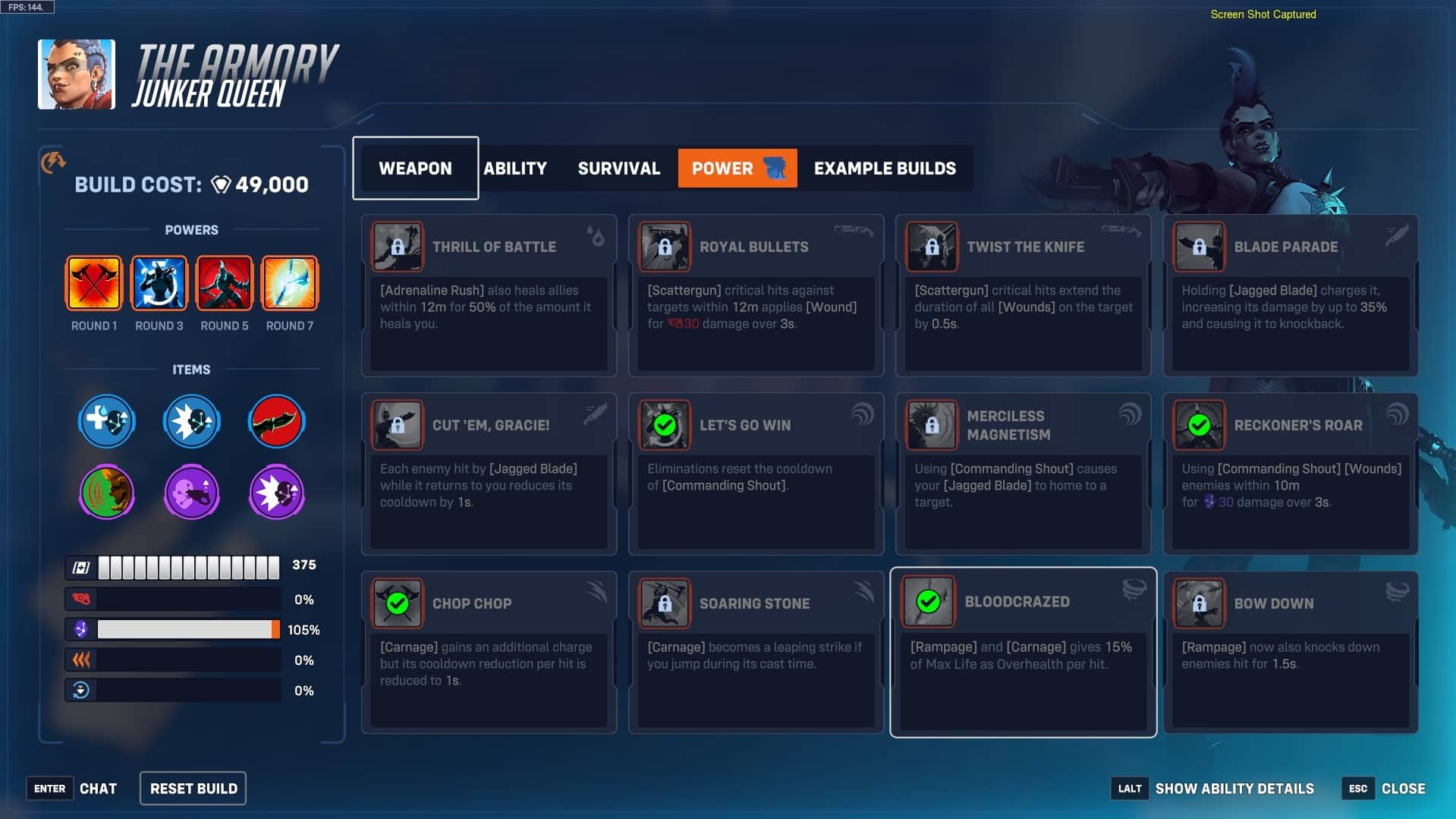This screenshot has height=819, width=1456.
Task: Select the Round 5 Rampage power icon
Action: point(224,283)
